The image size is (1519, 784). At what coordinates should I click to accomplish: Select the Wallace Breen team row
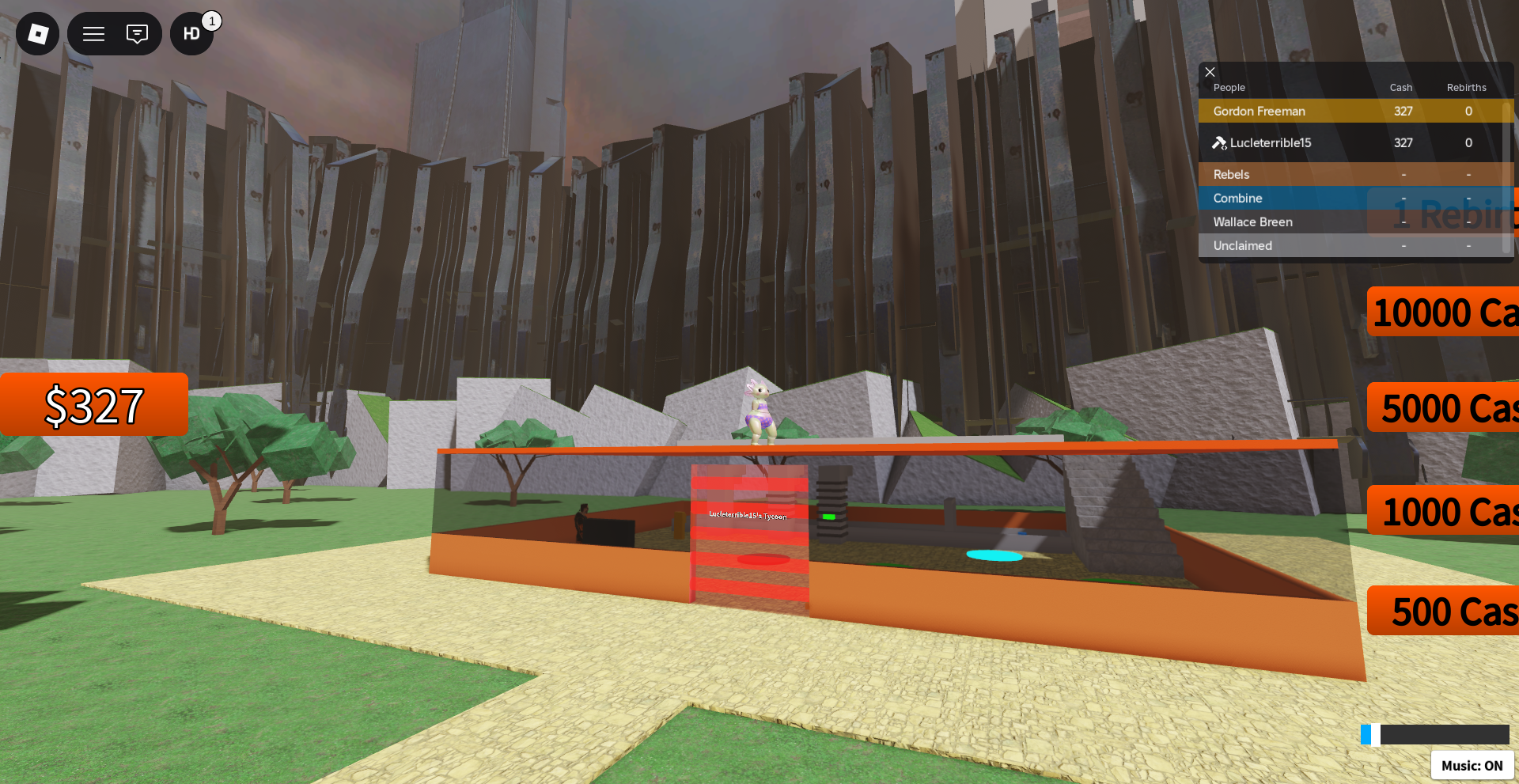click(x=1282, y=222)
